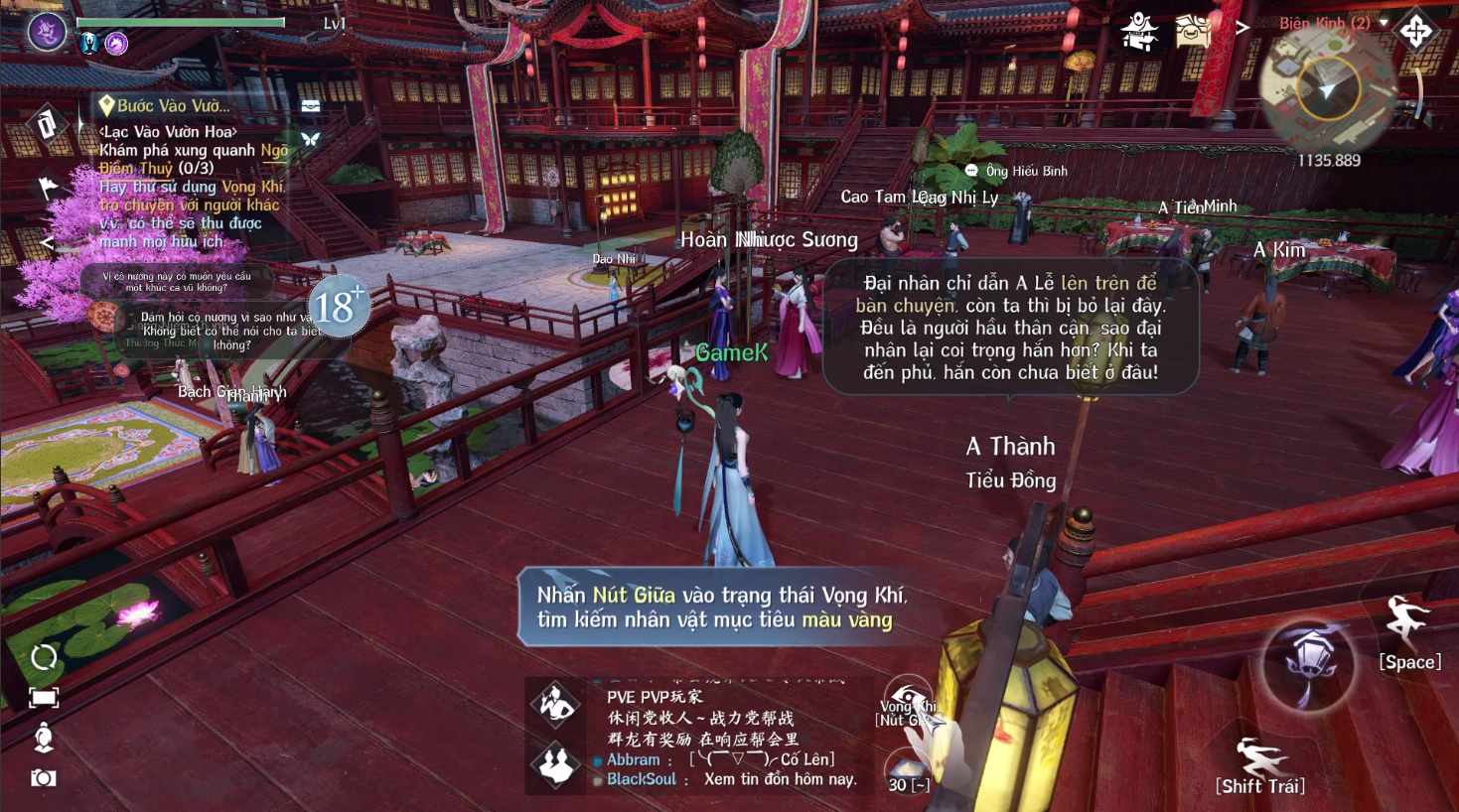Click the diamond cross menu button
The width and height of the screenshot is (1459, 812).
[1416, 31]
